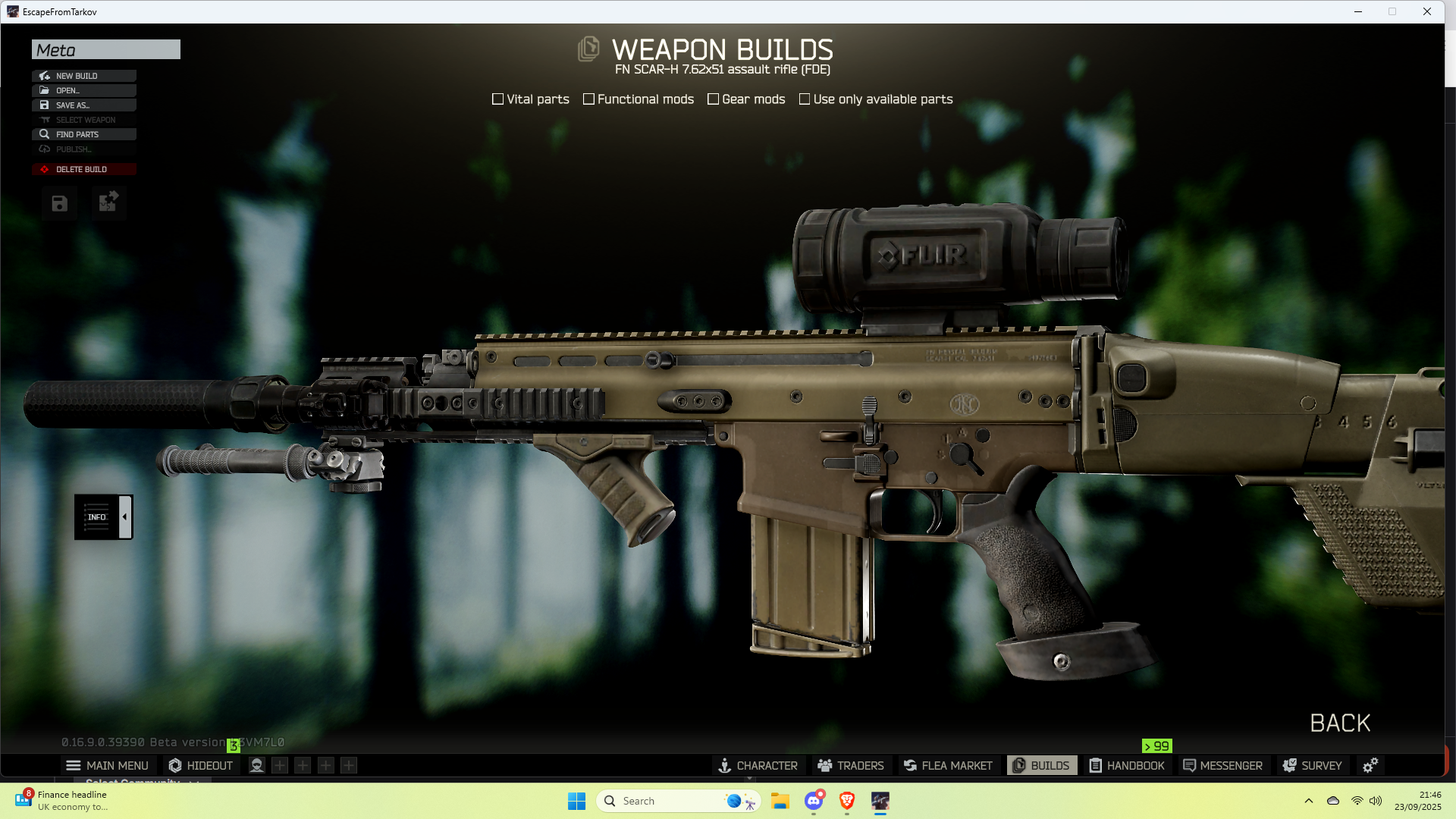Open the Main Menu
This screenshot has width=1456, height=819.
pyautogui.click(x=108, y=766)
